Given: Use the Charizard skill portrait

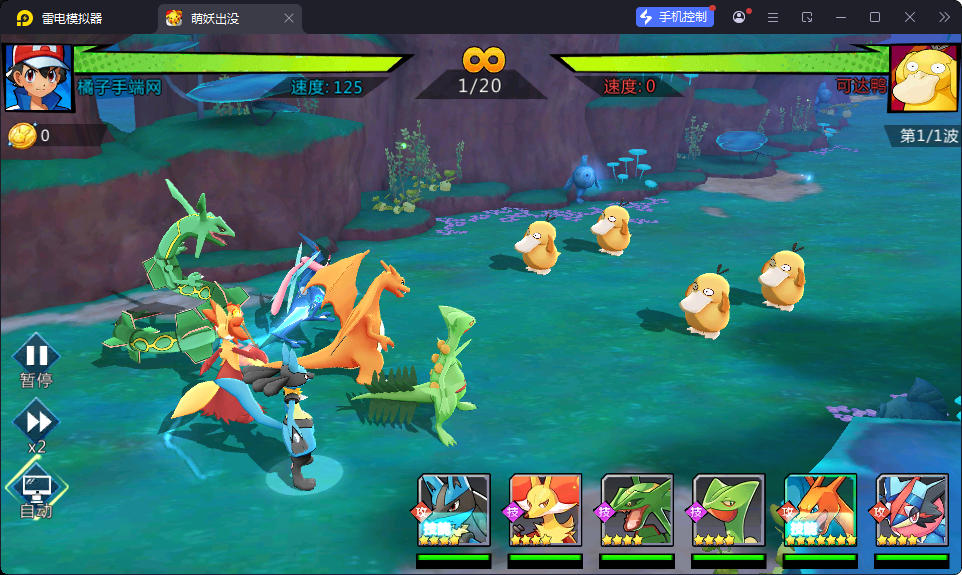Looking at the screenshot, I should [820, 510].
